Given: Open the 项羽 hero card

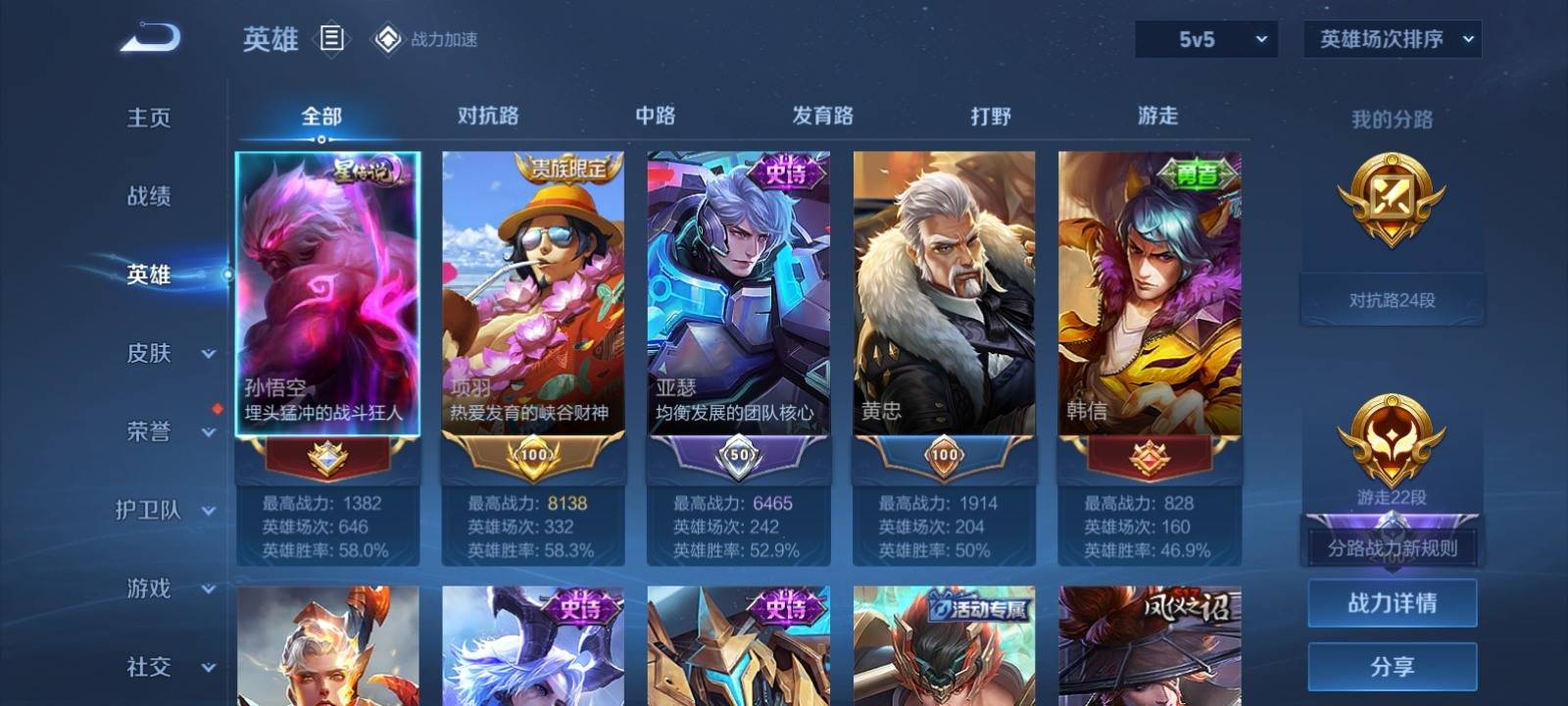Looking at the screenshot, I should pos(533,292).
